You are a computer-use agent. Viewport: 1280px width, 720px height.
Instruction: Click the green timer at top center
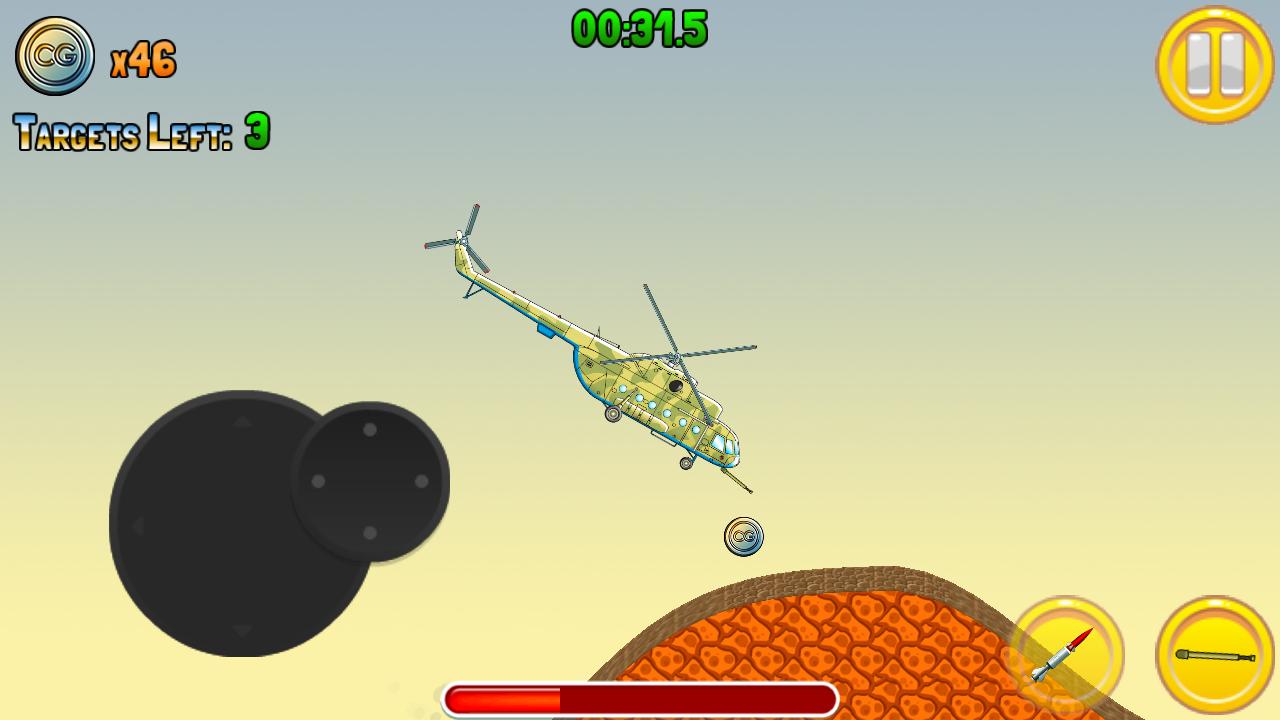[641, 30]
